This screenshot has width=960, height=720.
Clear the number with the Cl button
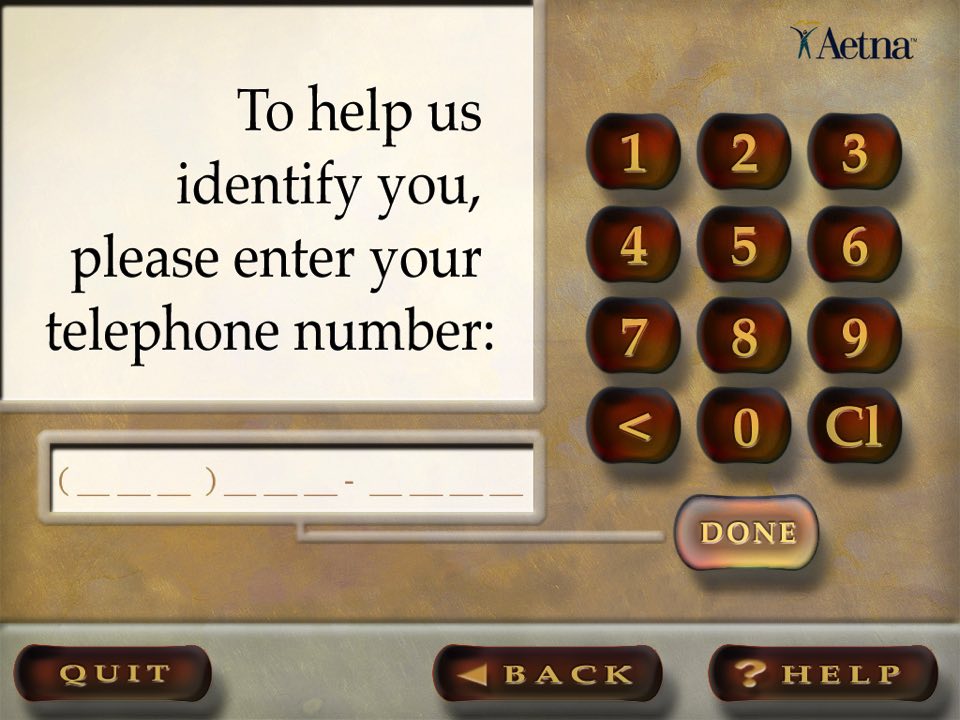854,427
